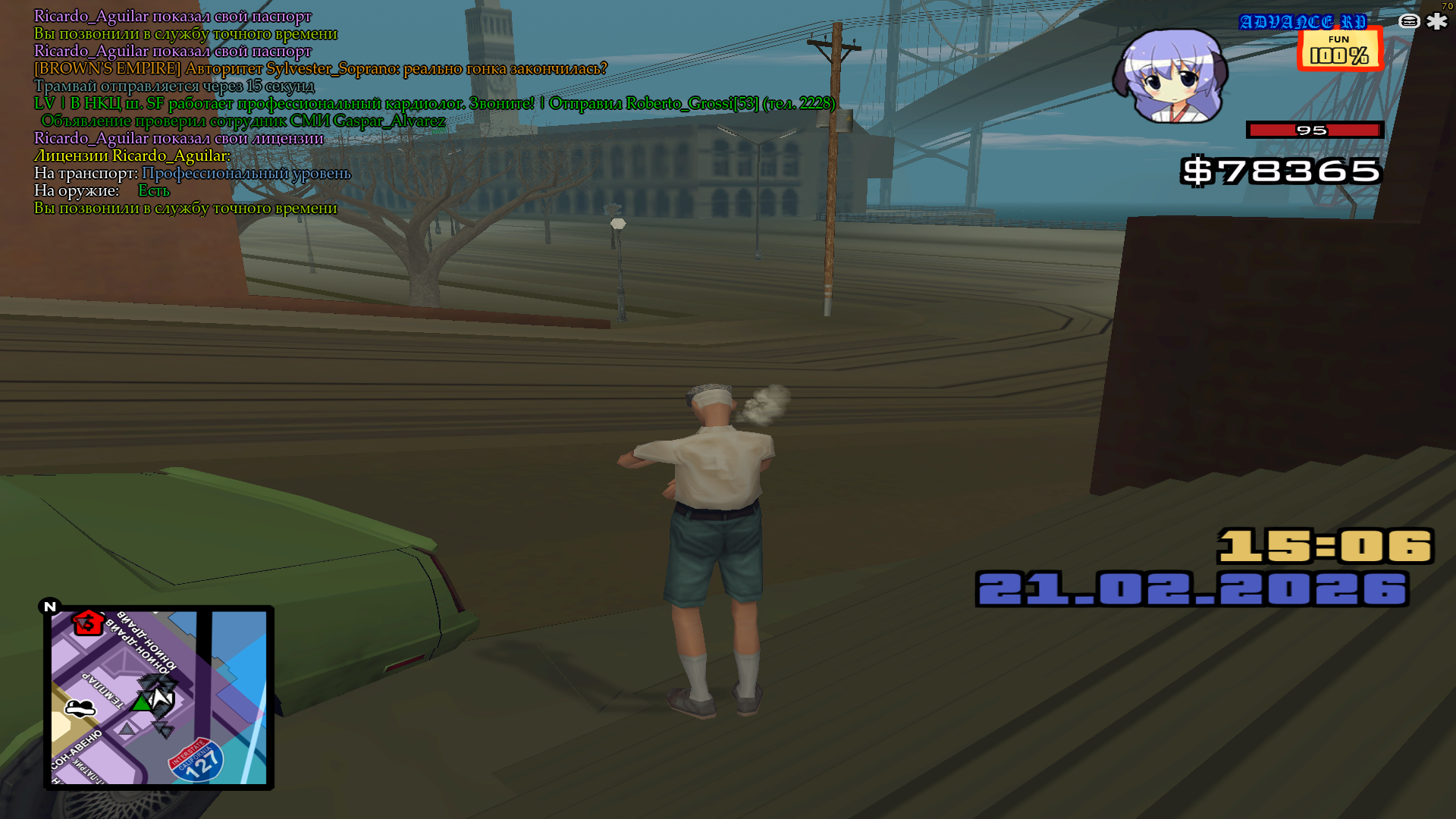Click the Roberto_Grossi cardiologist ad line in chat
1456x819 pixels.
pos(435,103)
